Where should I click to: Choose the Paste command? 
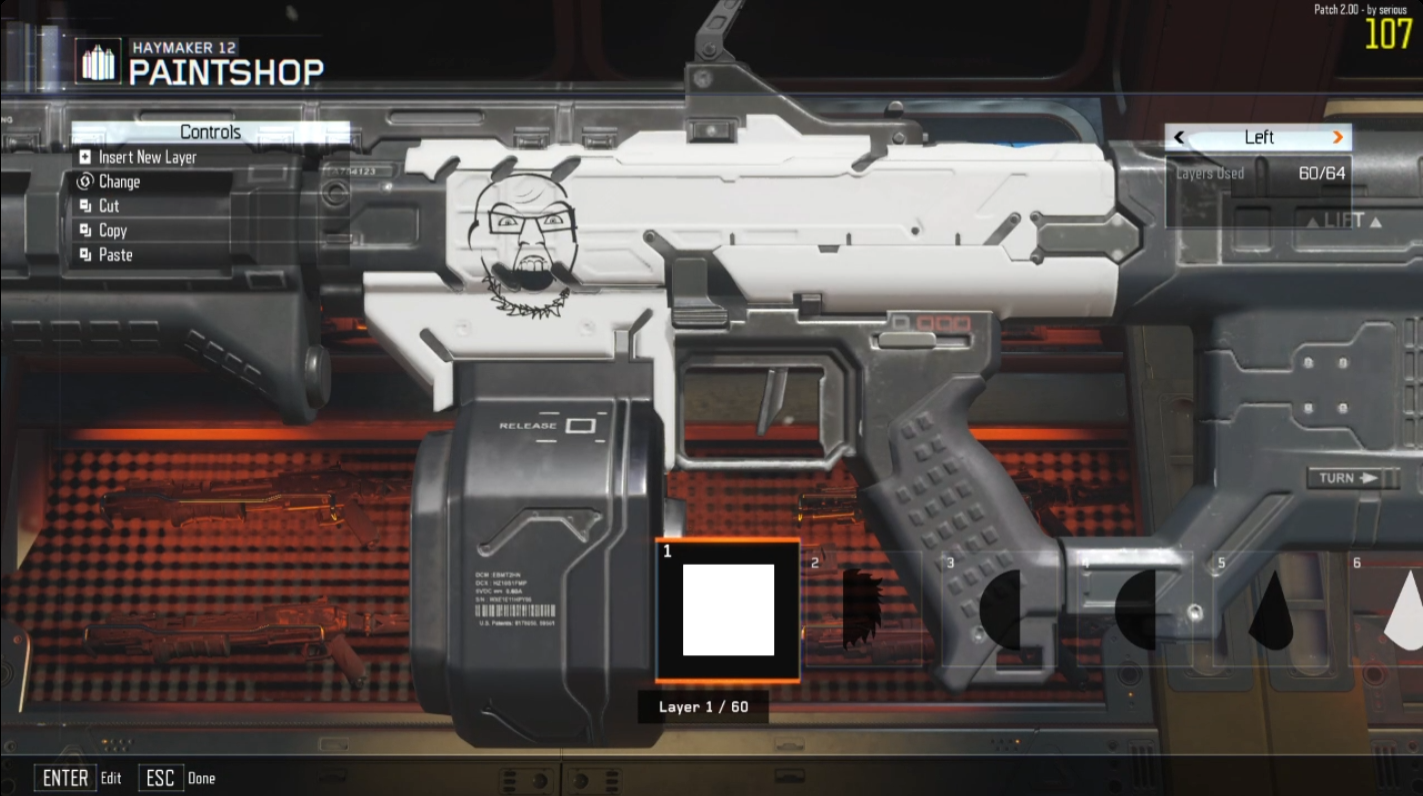[x=115, y=255]
